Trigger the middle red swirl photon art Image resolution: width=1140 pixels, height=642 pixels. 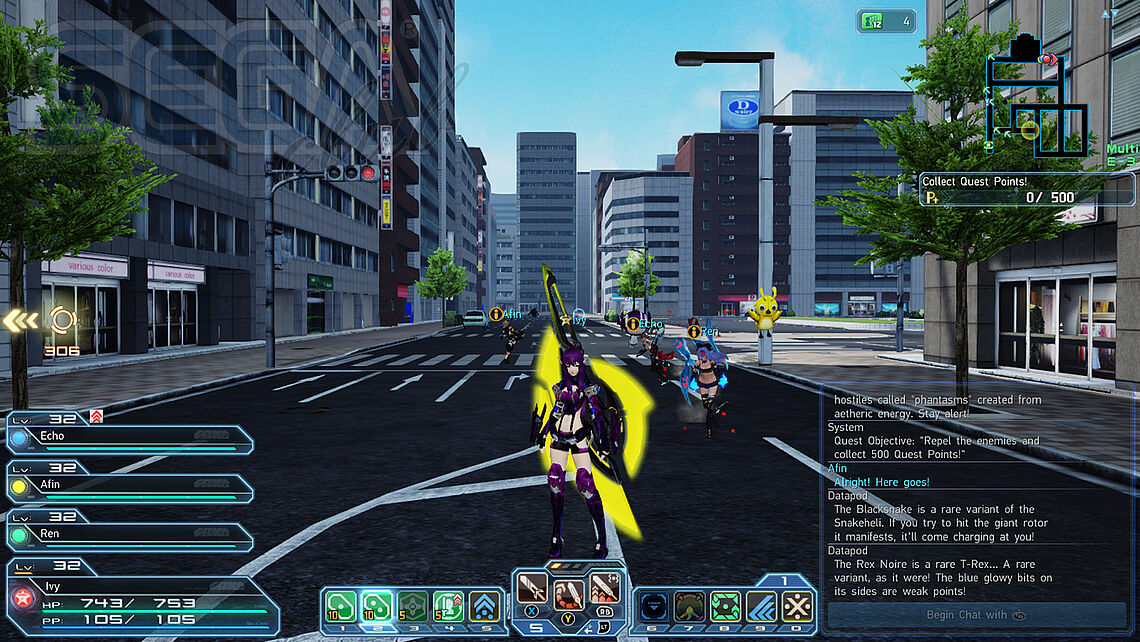coord(568,595)
